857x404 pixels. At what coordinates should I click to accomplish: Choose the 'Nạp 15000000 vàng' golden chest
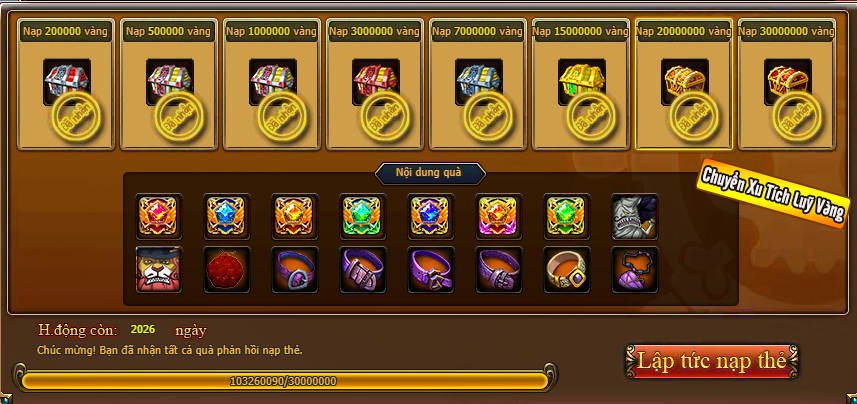(581, 81)
